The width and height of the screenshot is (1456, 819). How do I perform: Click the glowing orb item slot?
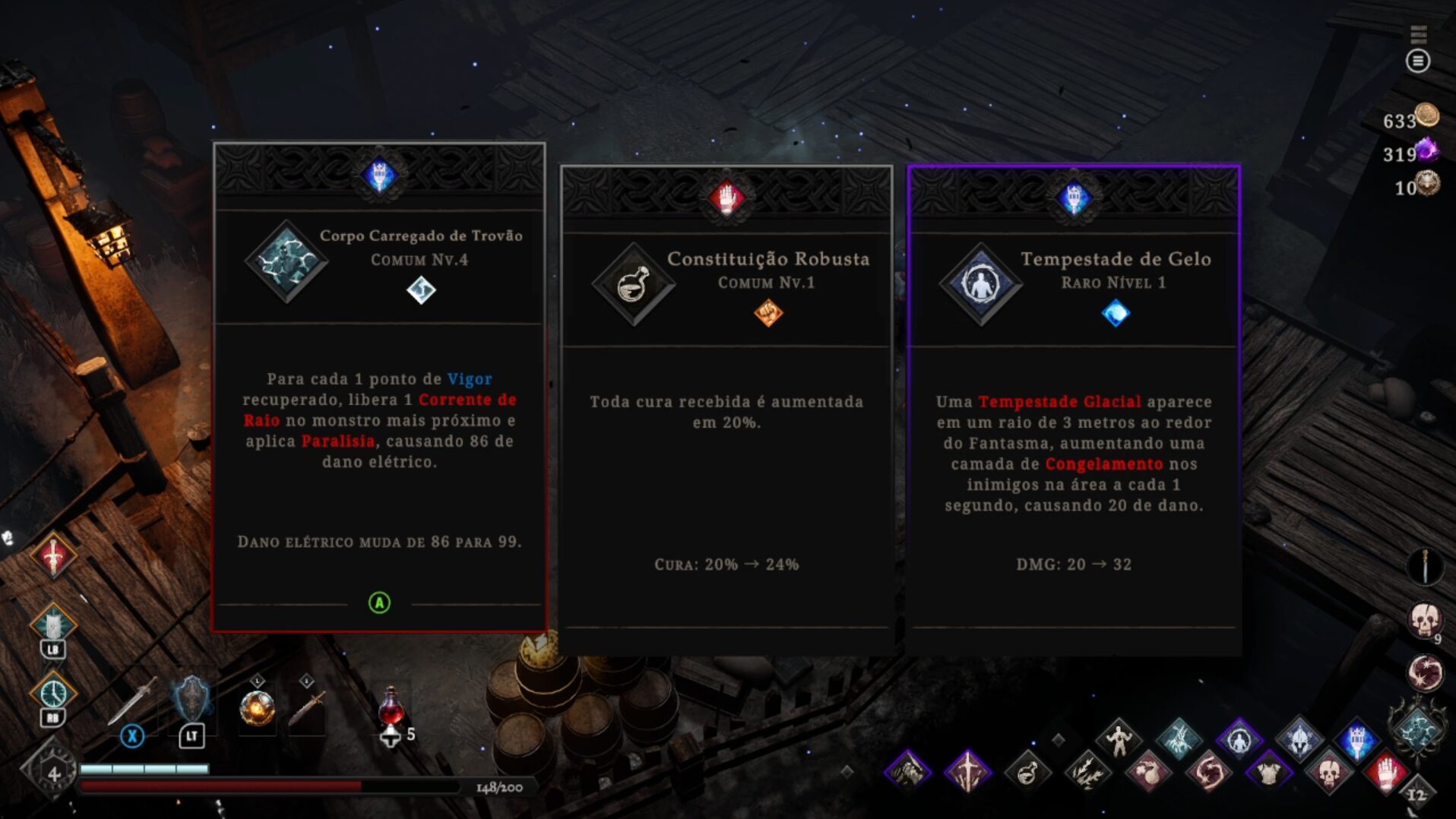coord(257,708)
